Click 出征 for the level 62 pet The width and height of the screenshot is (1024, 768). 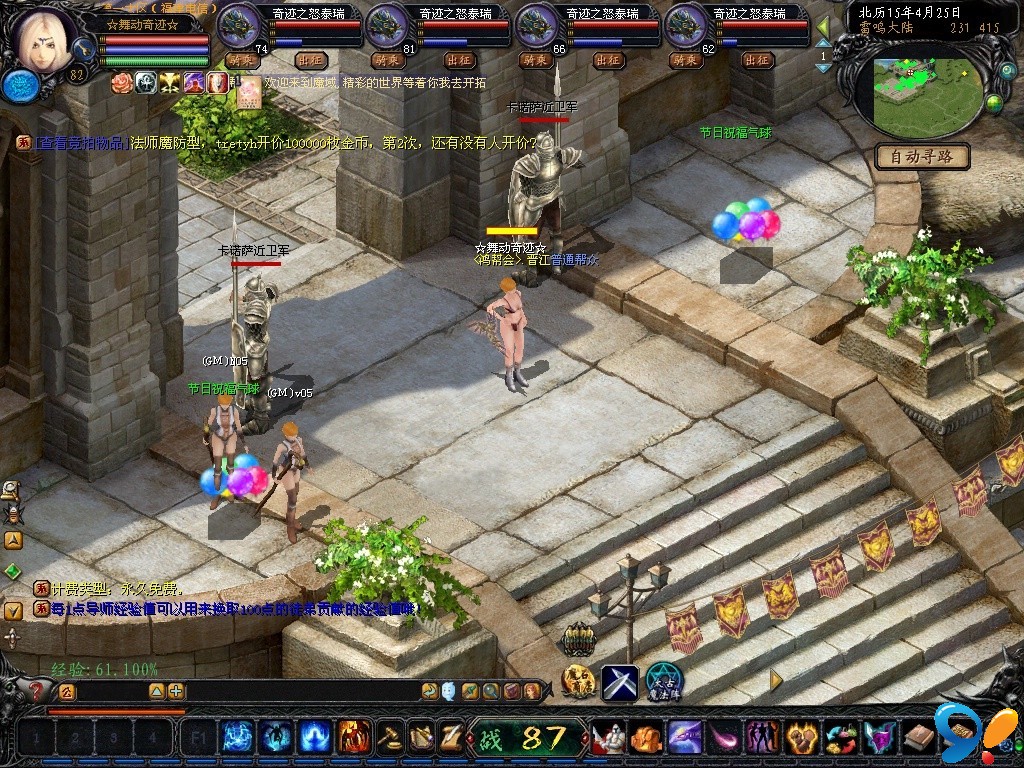[757, 60]
